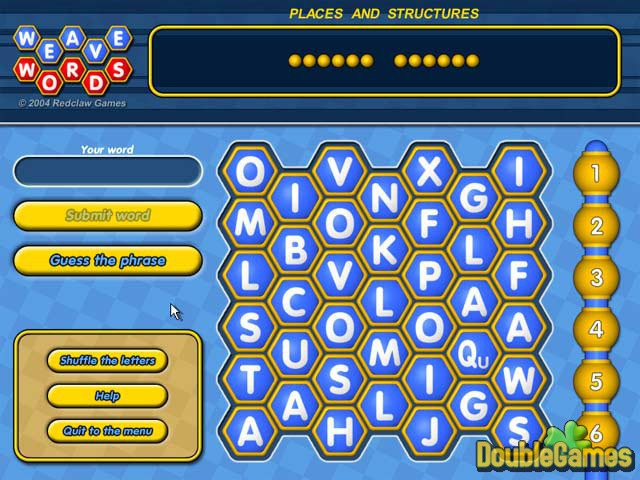Choose Guess the phrase
This screenshot has height=480, width=640.
tap(108, 261)
